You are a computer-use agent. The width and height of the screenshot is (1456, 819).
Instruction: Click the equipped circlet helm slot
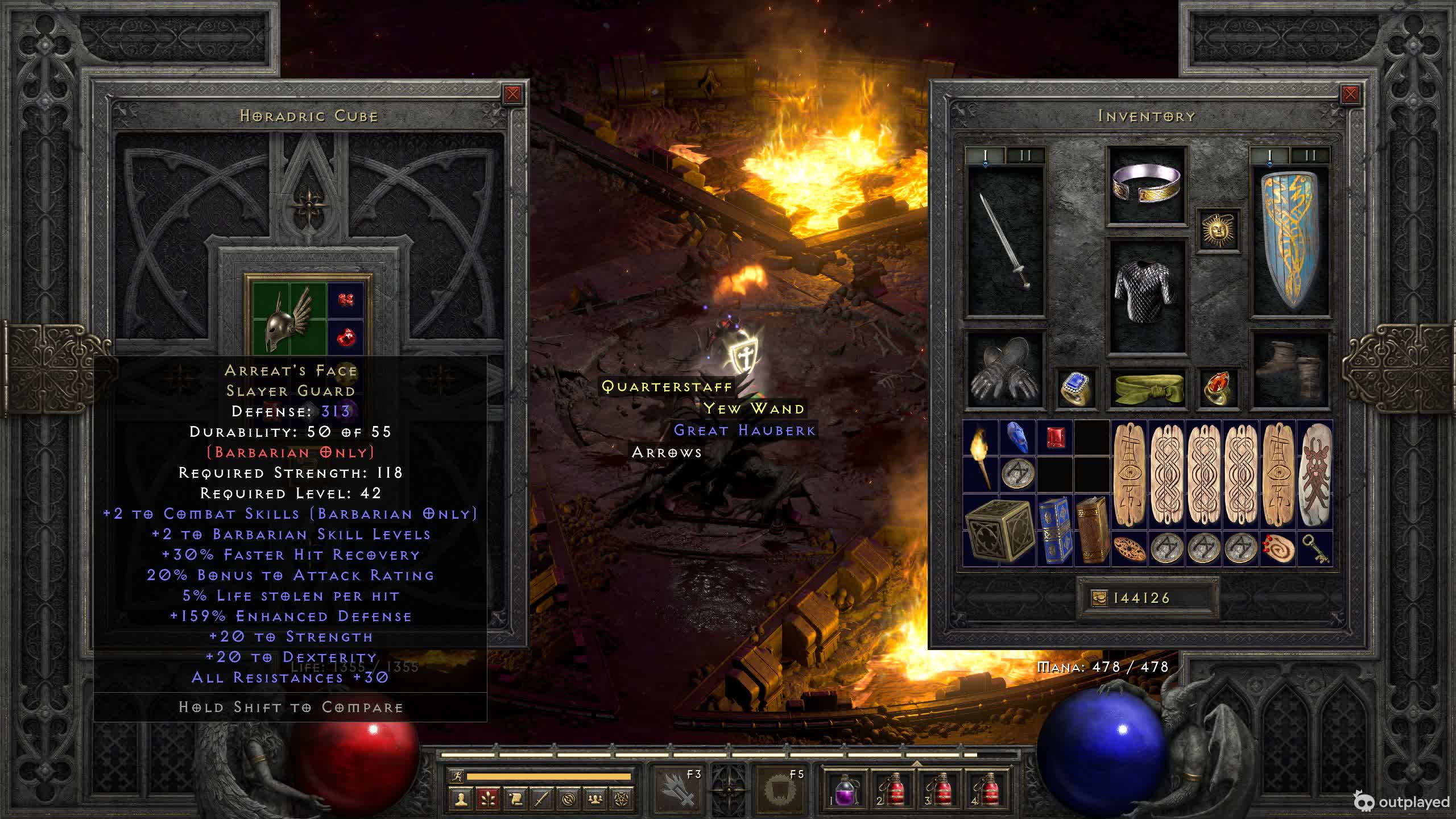[x=1147, y=184]
